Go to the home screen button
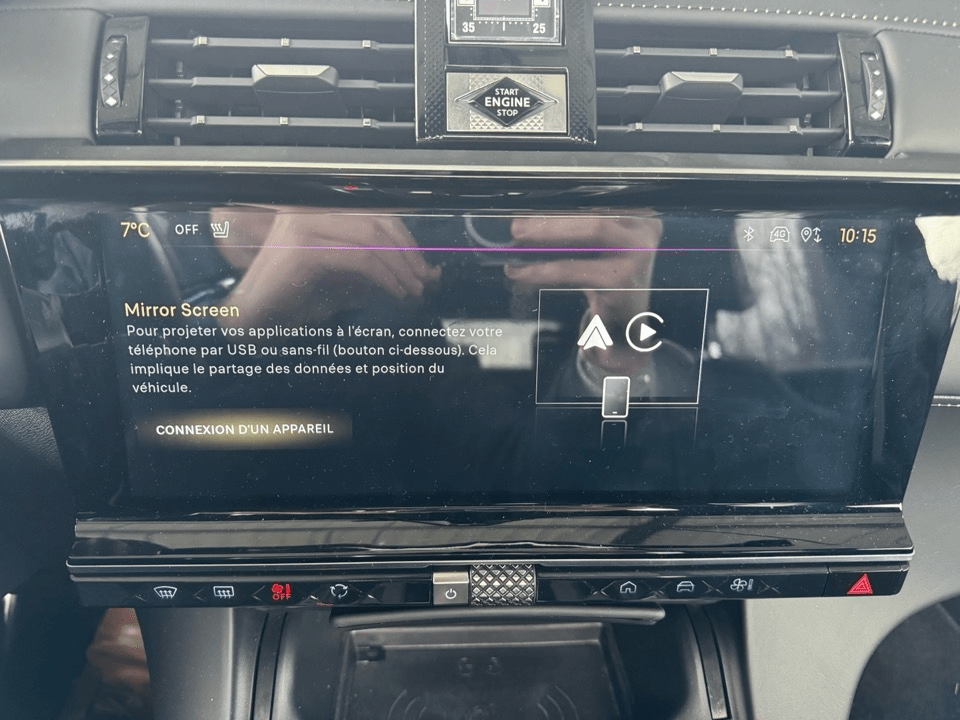Viewport: 960px width, 720px height. (628, 588)
